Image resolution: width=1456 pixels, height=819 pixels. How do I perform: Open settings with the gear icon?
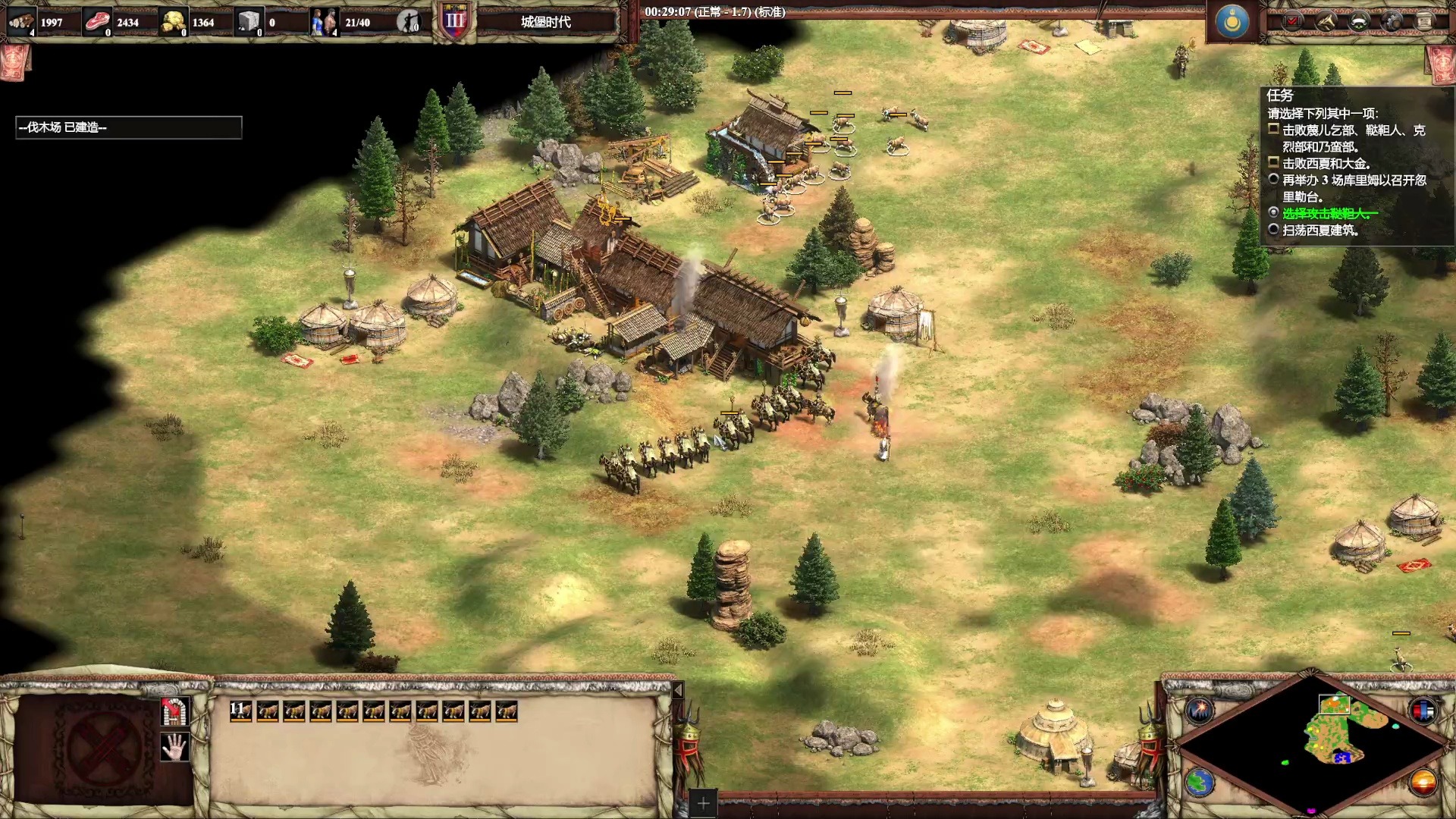[x=1392, y=21]
